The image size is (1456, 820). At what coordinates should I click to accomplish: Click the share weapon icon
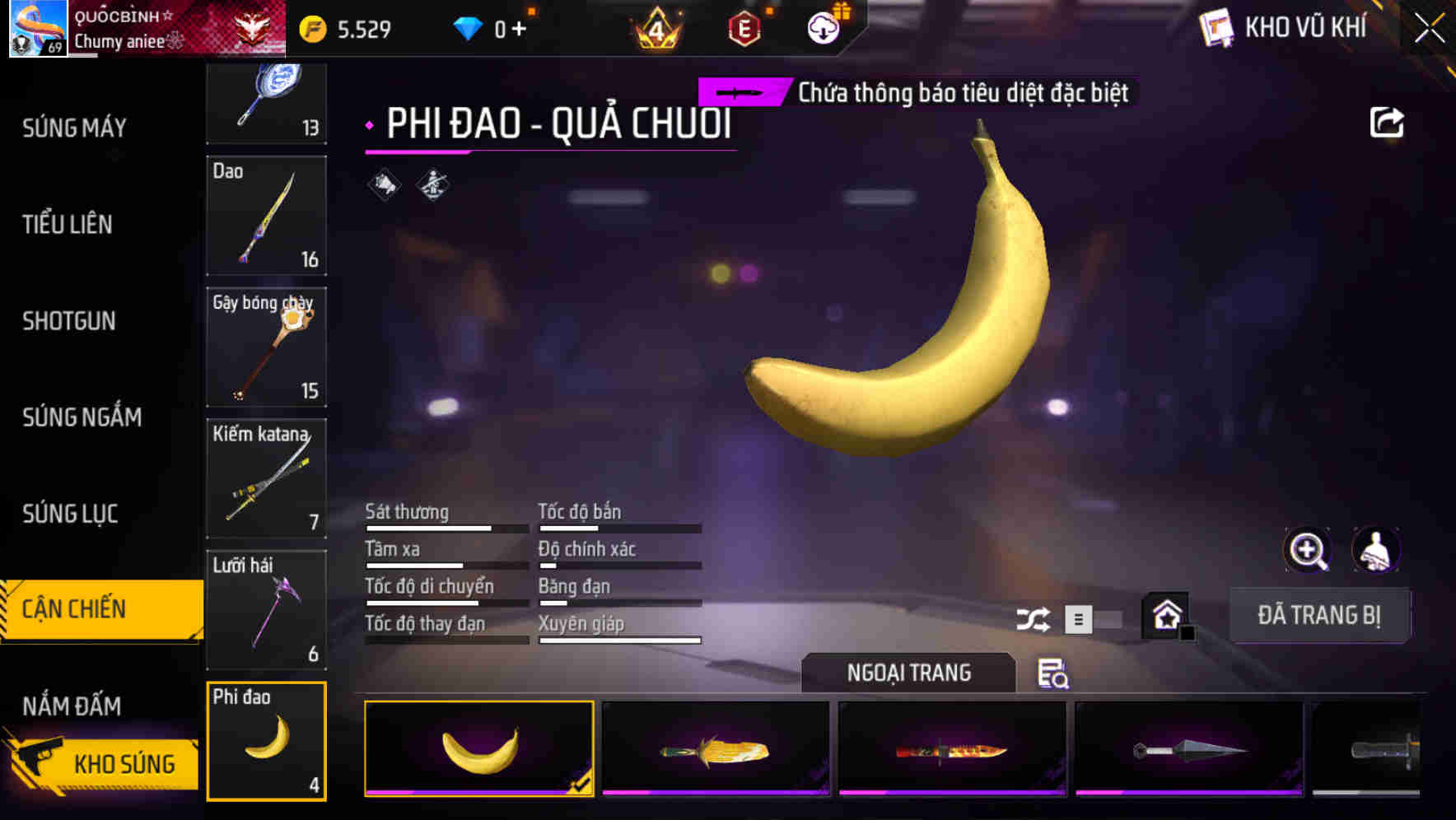(1388, 121)
